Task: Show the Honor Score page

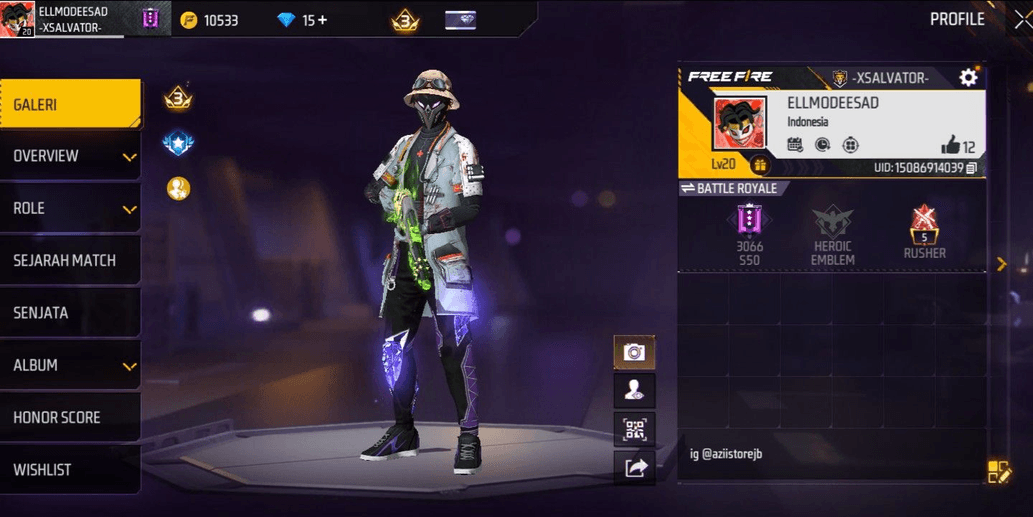Action: (70, 417)
